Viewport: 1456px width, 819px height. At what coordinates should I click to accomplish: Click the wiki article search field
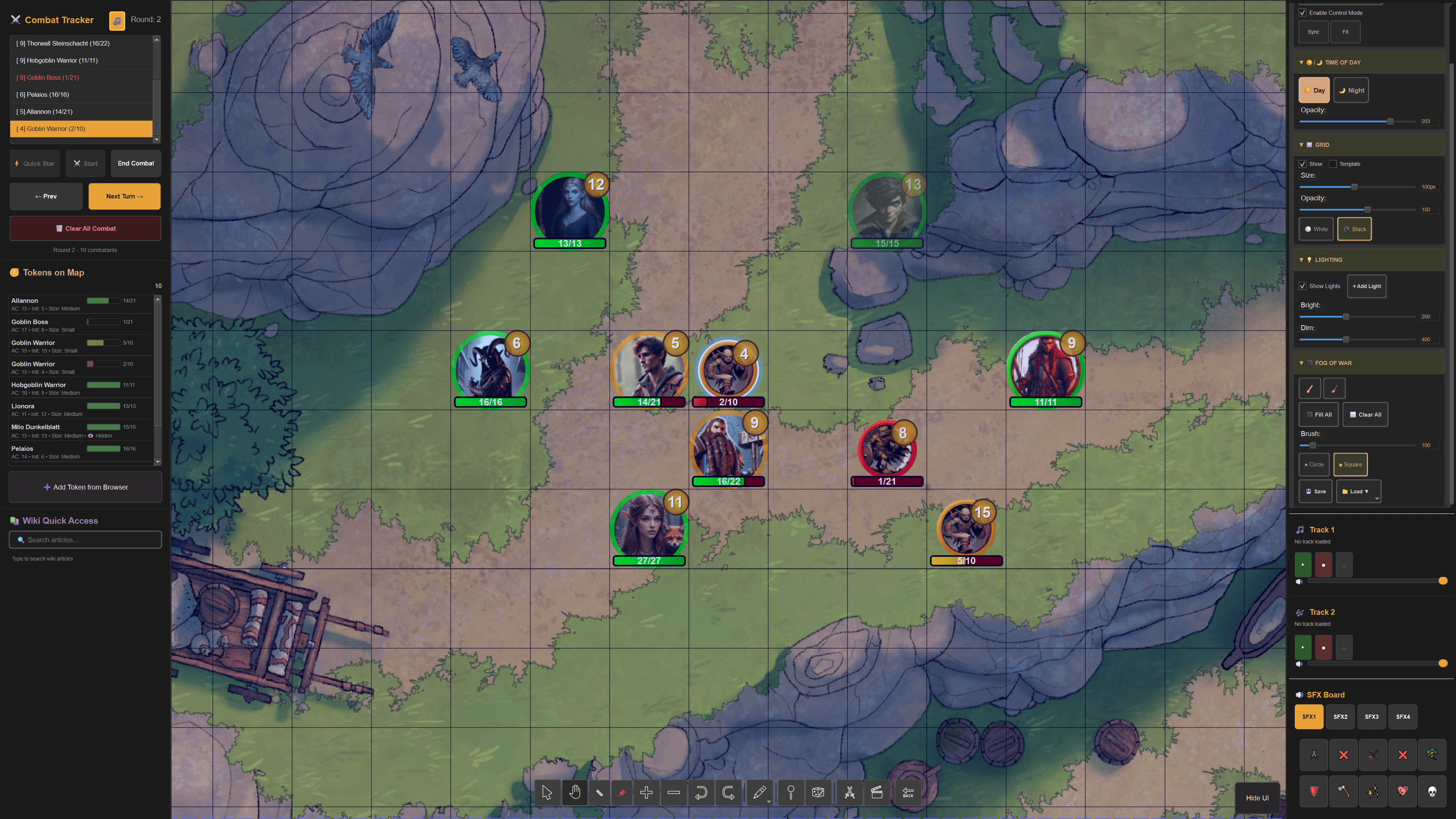coord(85,540)
